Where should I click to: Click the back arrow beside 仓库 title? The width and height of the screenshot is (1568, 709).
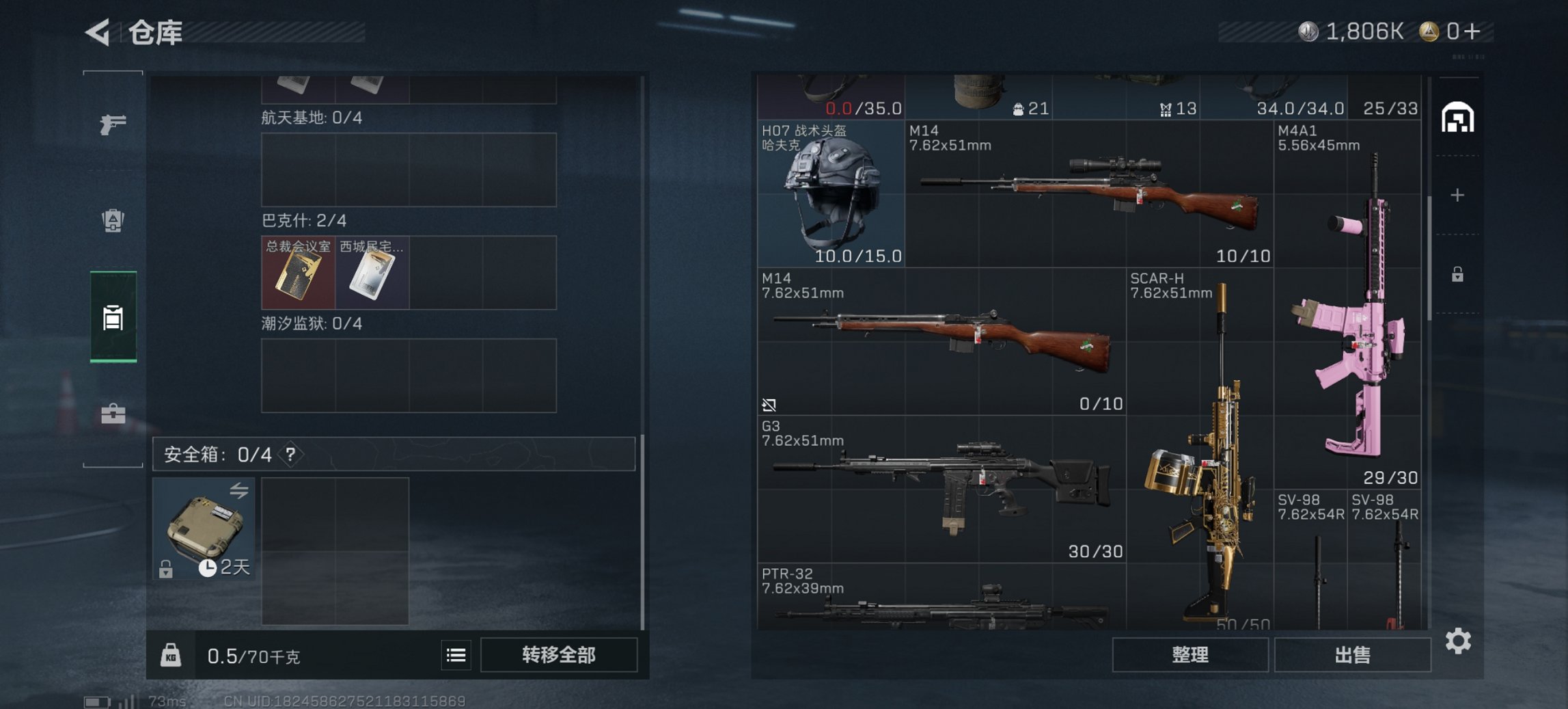coord(96,33)
